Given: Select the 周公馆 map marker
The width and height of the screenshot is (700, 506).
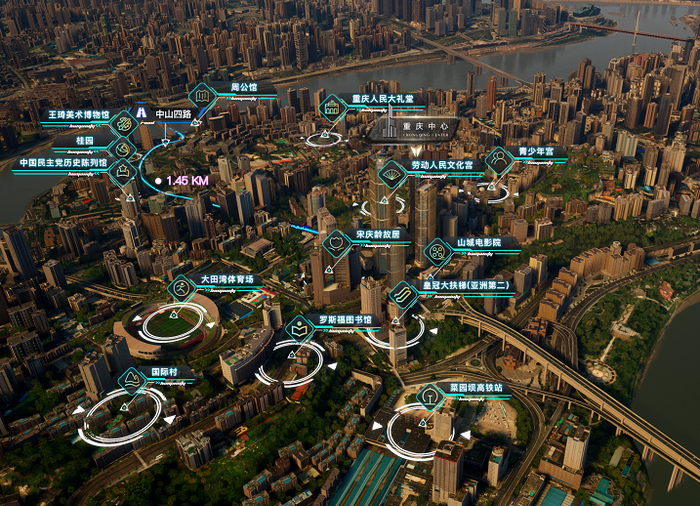Looking at the screenshot, I should 202,96.
